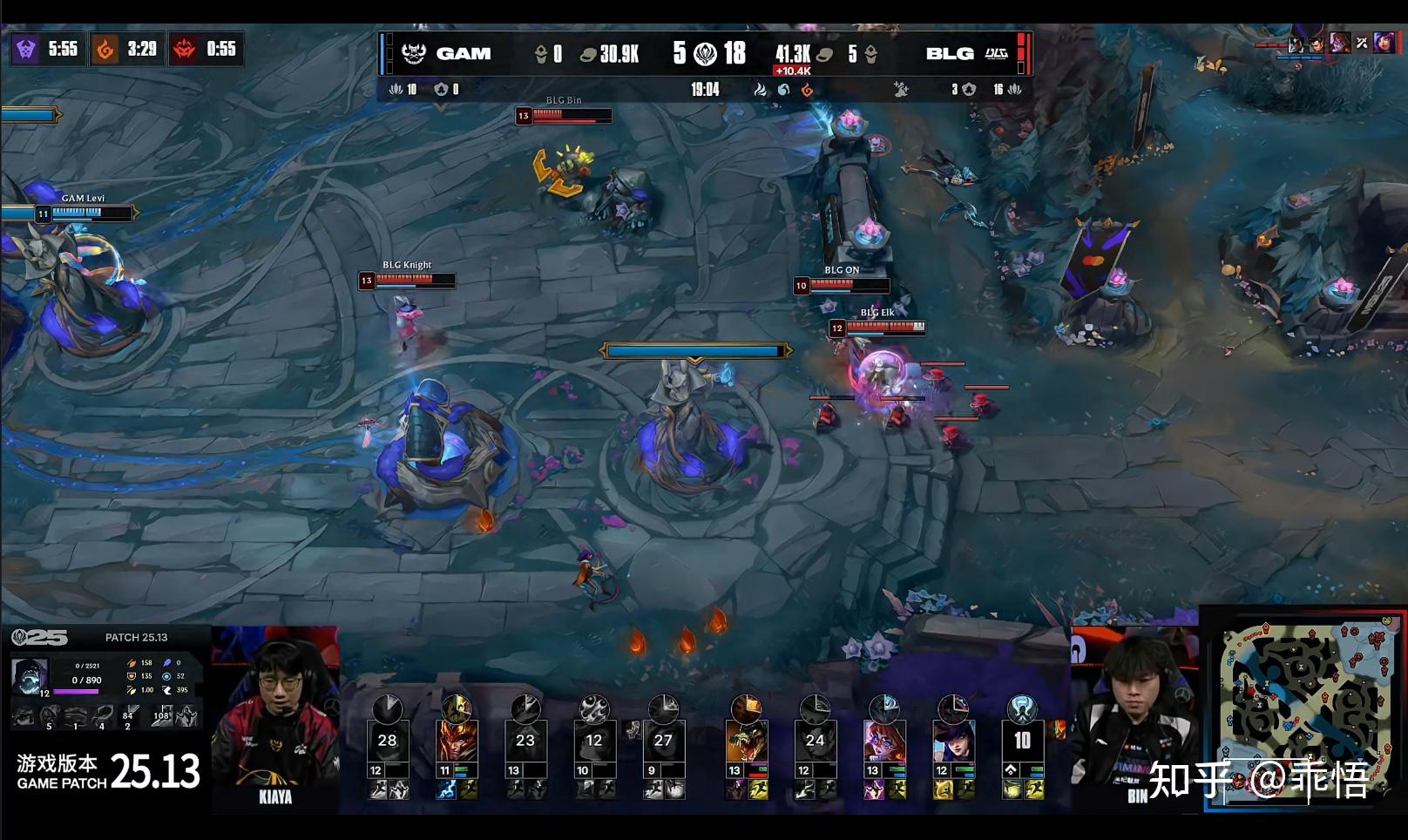The width and height of the screenshot is (1408, 840).
Task: Click the kill feed victim portrait
Action: [x=1383, y=42]
